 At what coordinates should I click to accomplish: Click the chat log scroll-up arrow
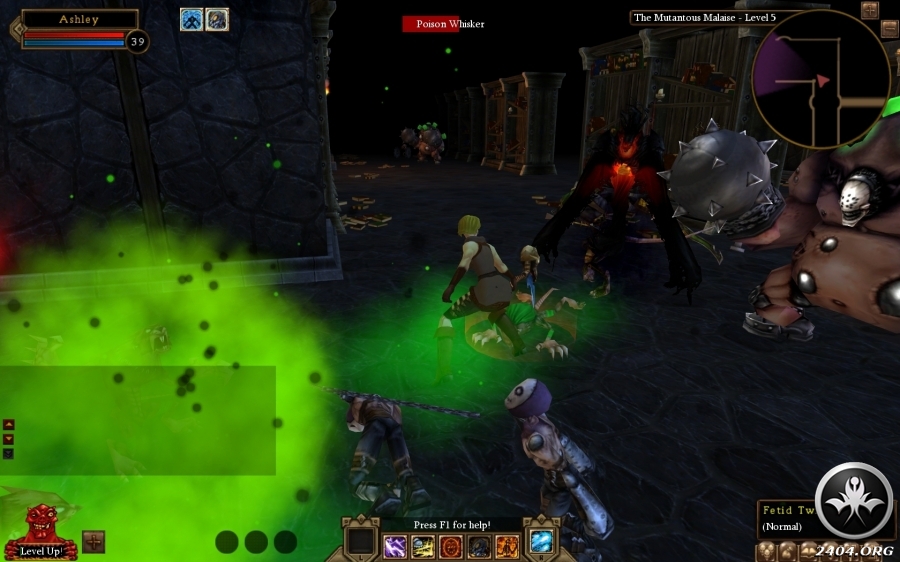(x=9, y=425)
